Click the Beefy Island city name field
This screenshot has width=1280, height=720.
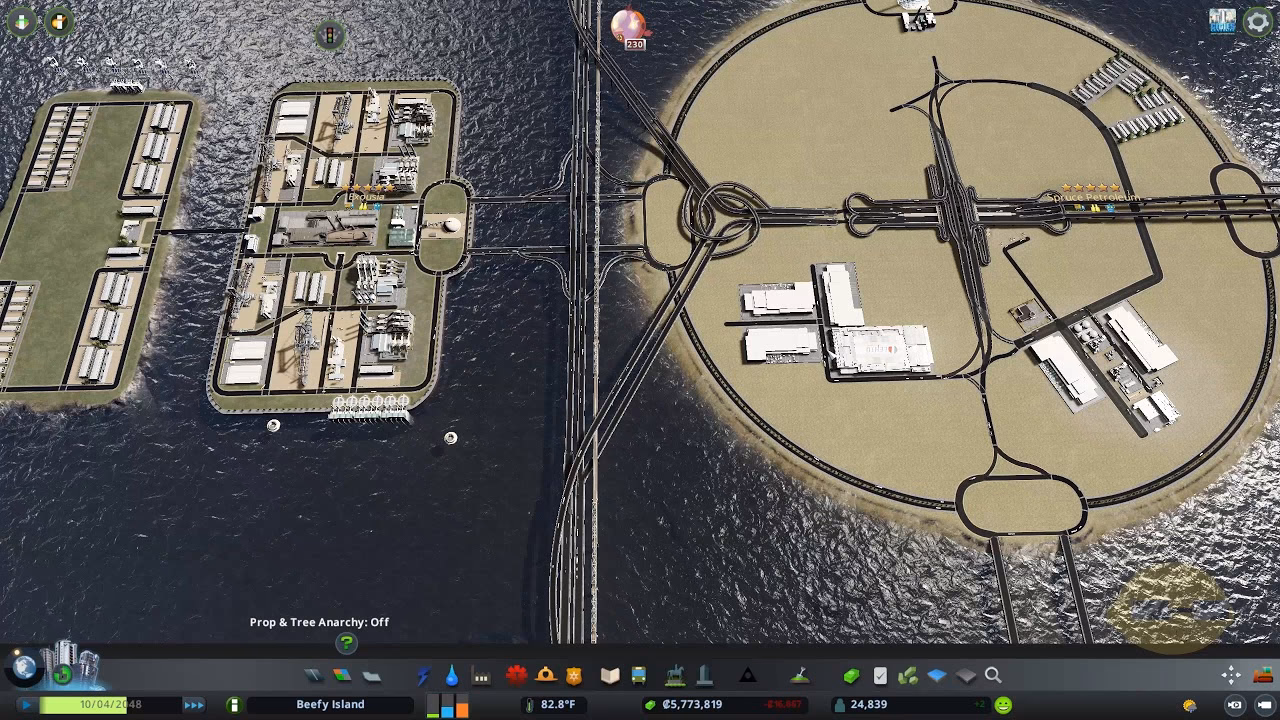(x=330, y=704)
